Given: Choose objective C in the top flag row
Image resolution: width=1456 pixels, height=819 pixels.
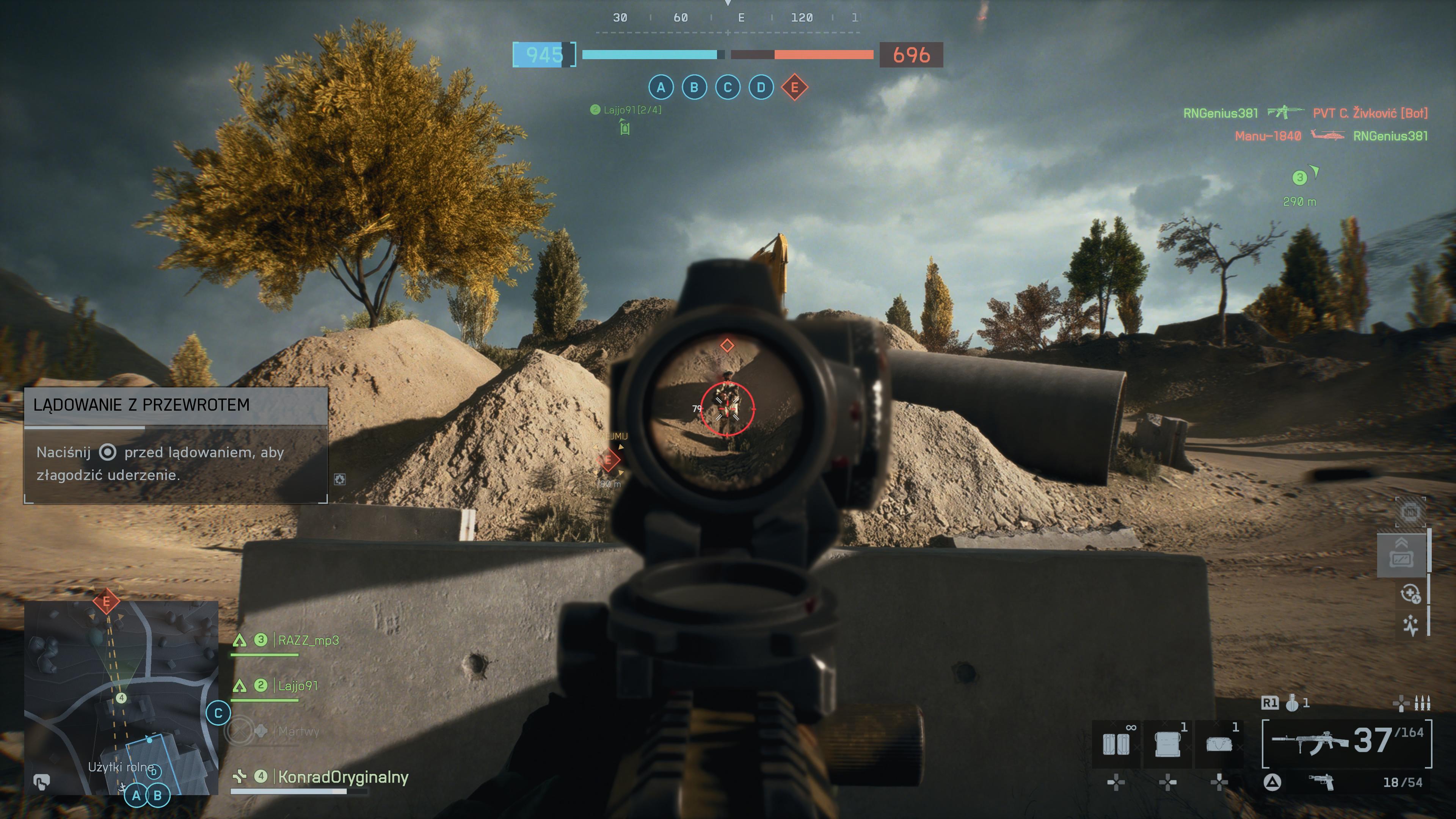Looking at the screenshot, I should tap(728, 88).
